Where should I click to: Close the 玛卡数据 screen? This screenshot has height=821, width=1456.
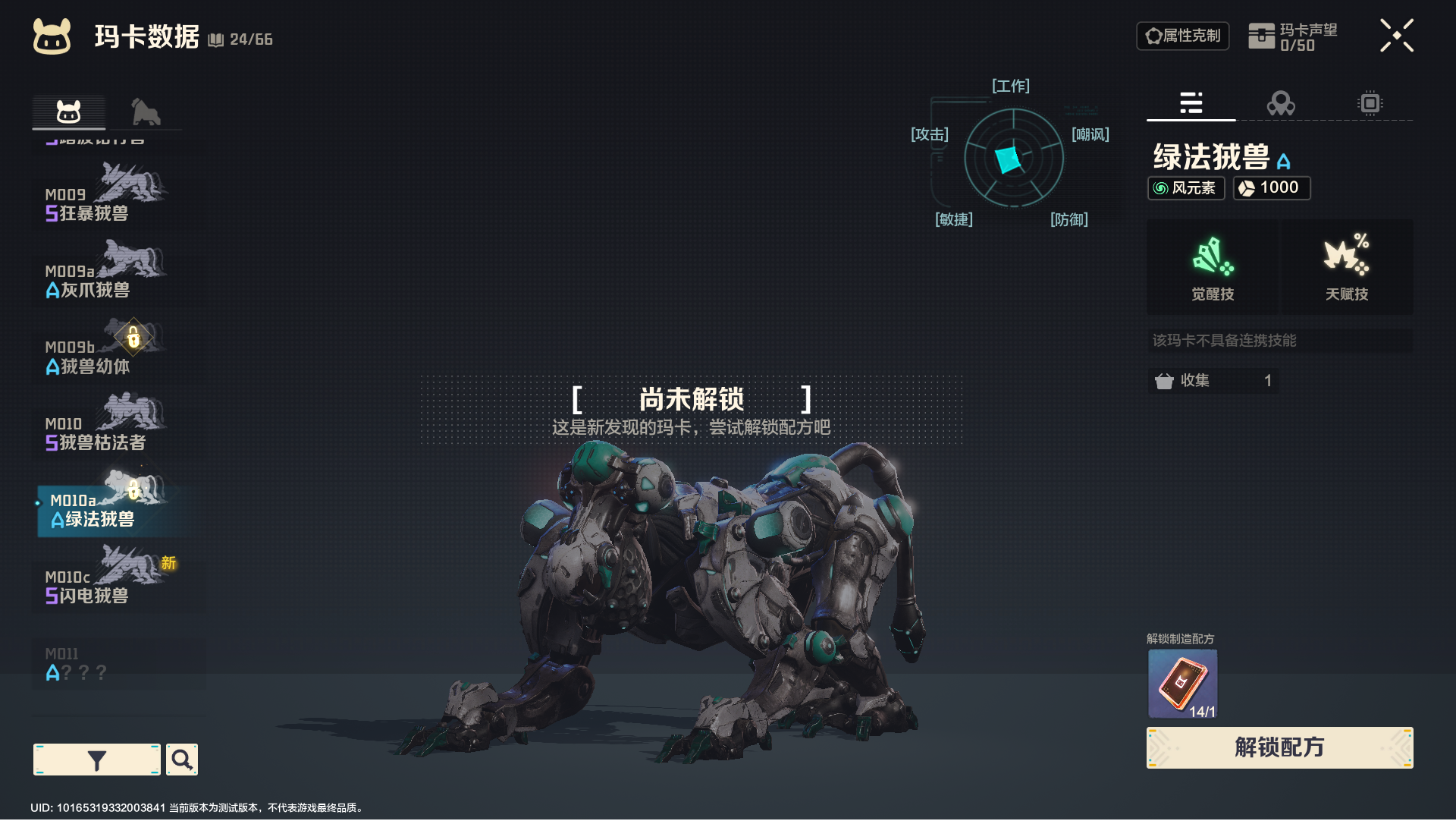coord(1396,36)
